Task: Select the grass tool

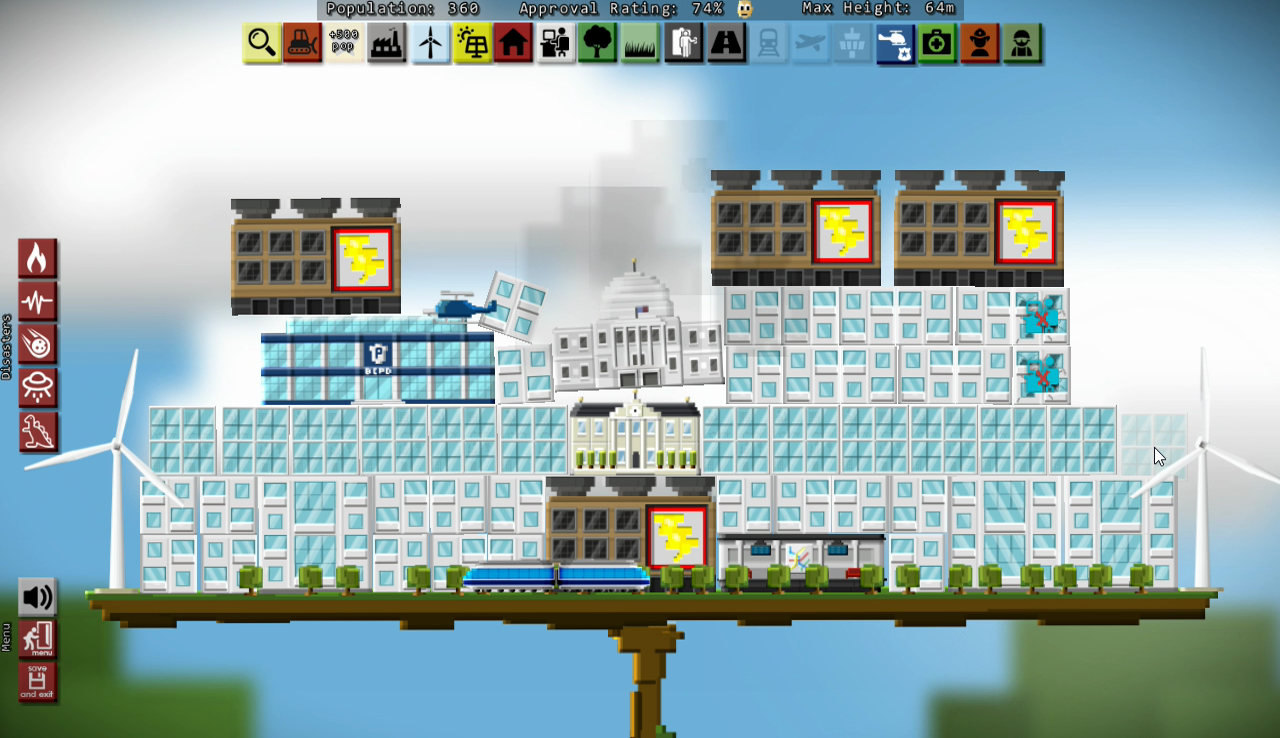Action: pos(639,43)
